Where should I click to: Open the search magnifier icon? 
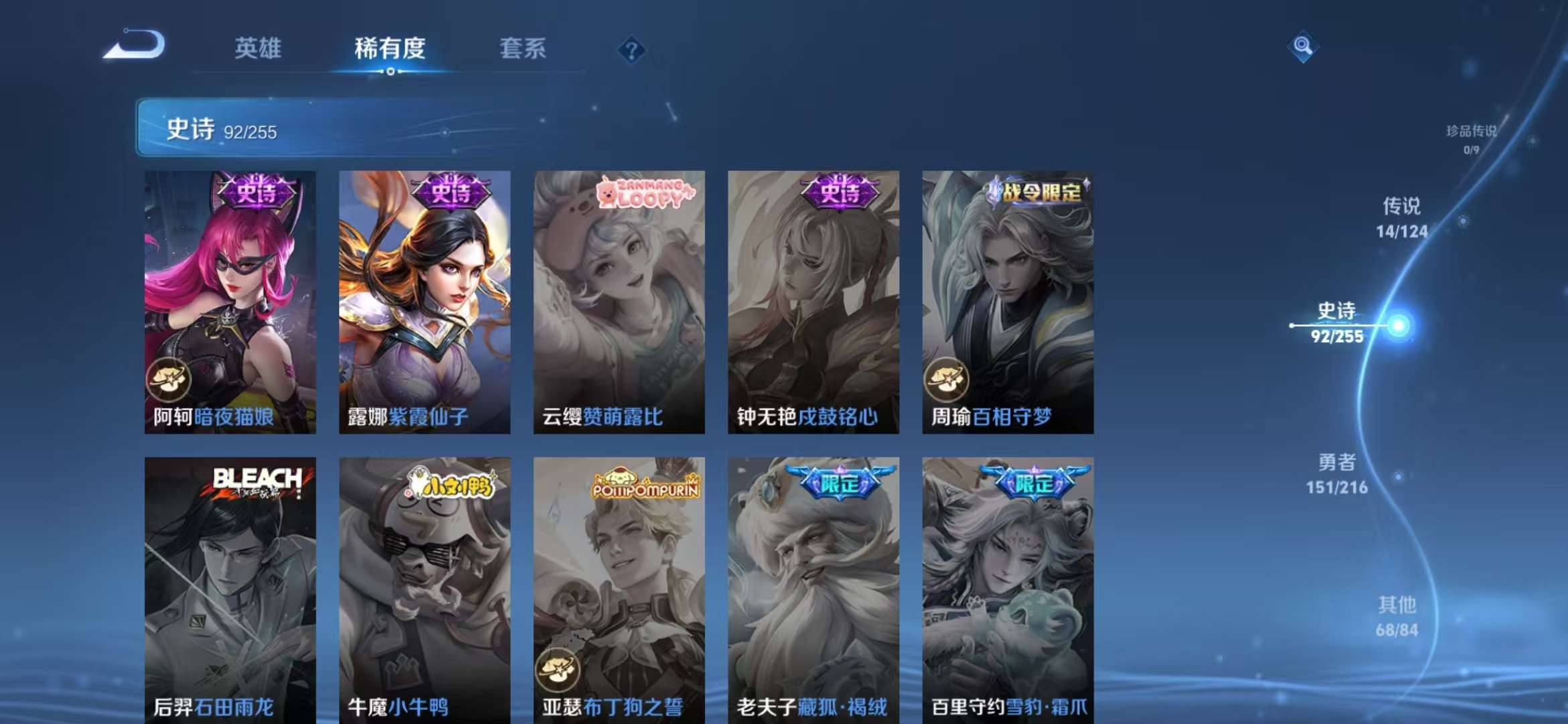[x=1303, y=47]
